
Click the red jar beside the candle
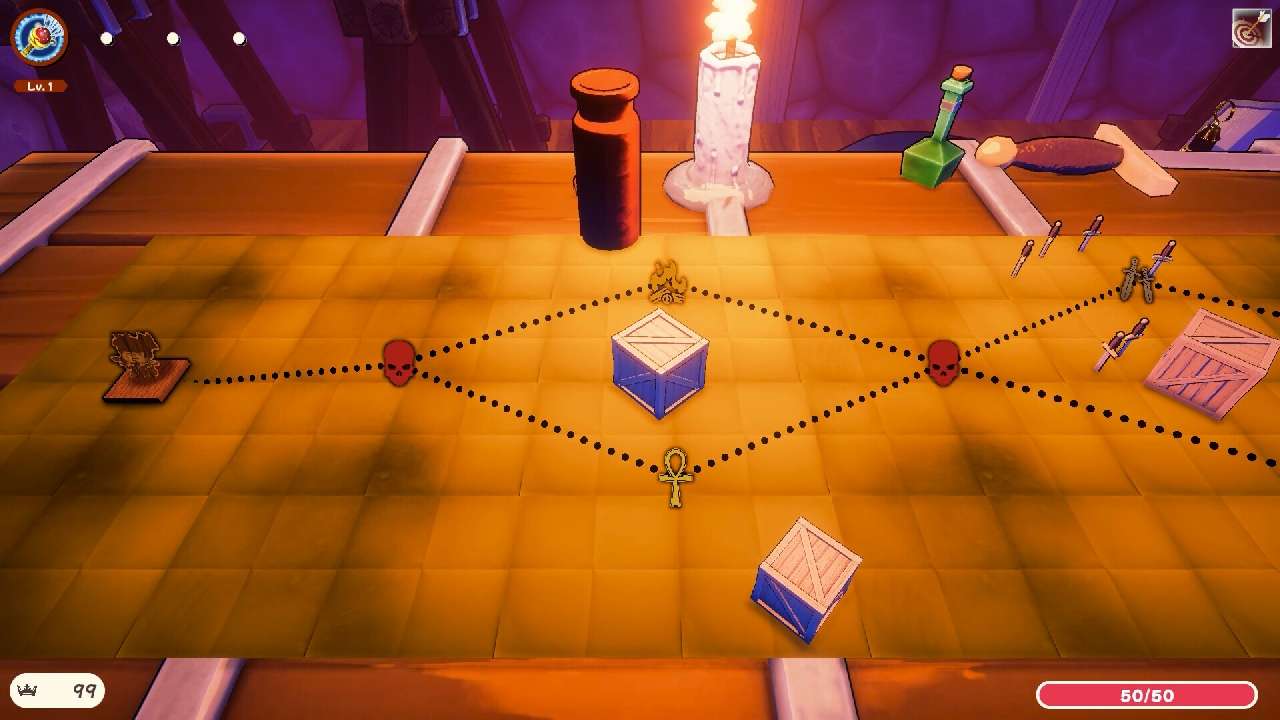(x=606, y=160)
